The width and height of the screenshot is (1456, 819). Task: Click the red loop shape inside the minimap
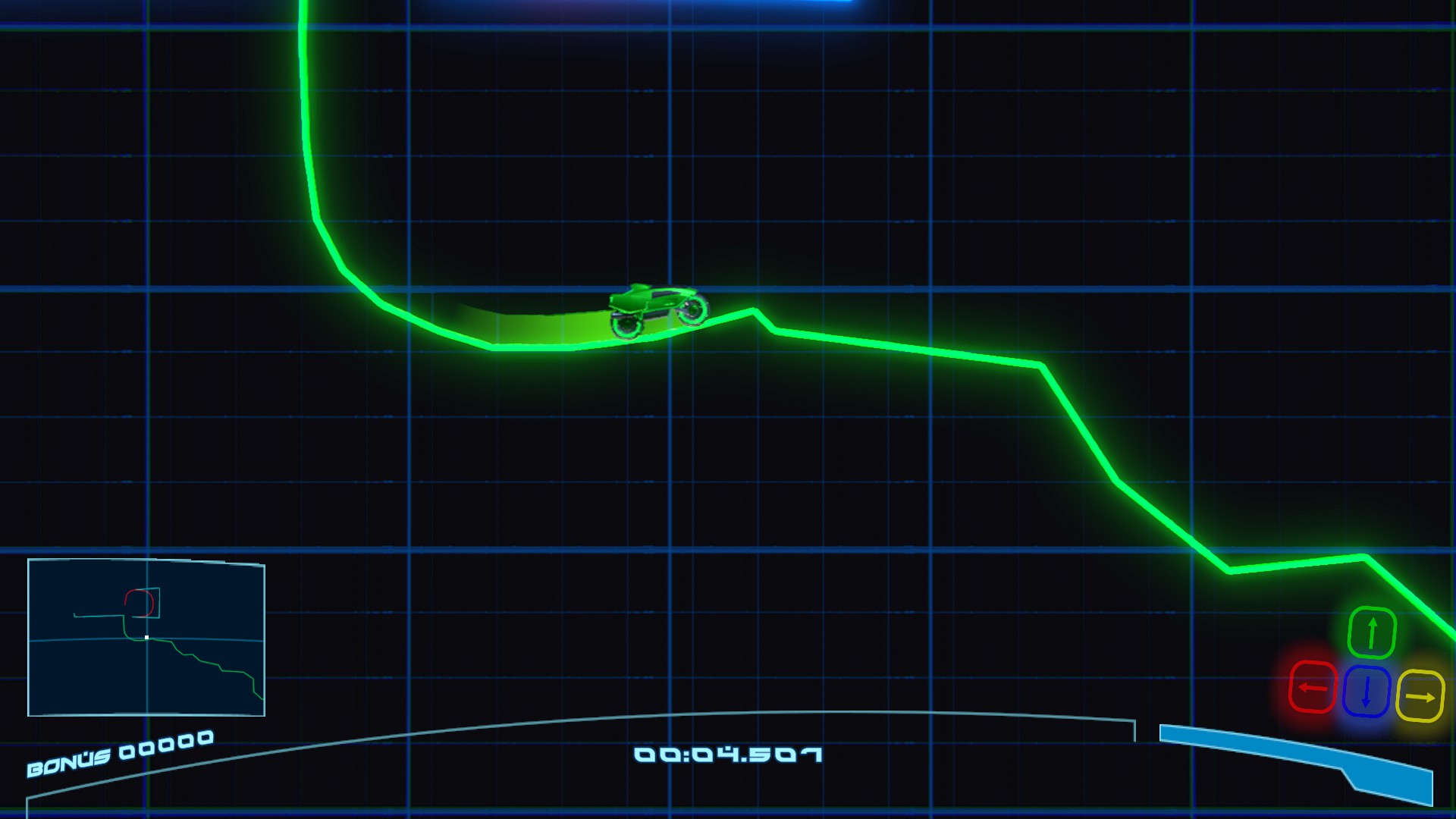139,601
